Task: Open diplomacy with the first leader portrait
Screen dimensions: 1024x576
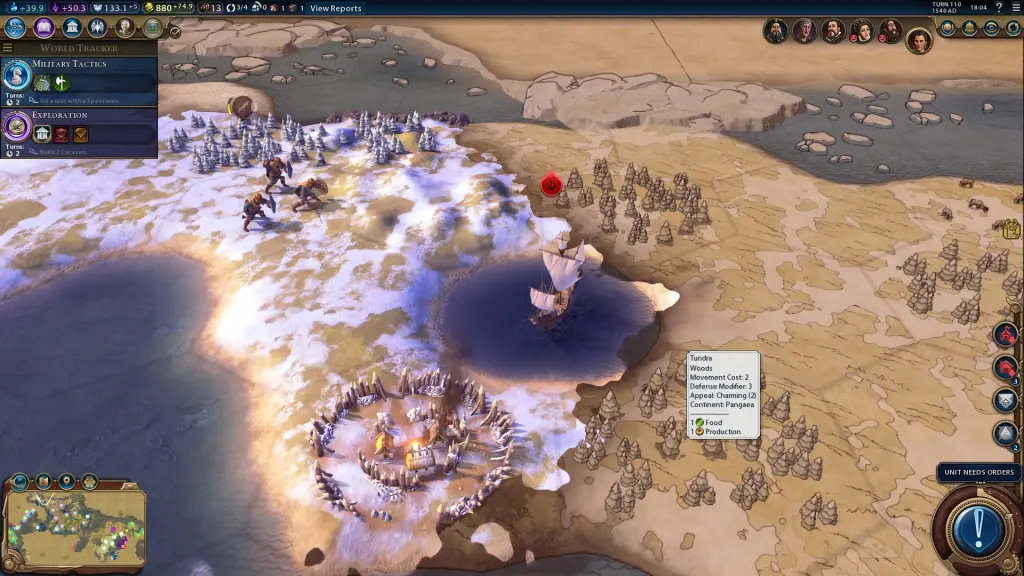Action: 775,31
